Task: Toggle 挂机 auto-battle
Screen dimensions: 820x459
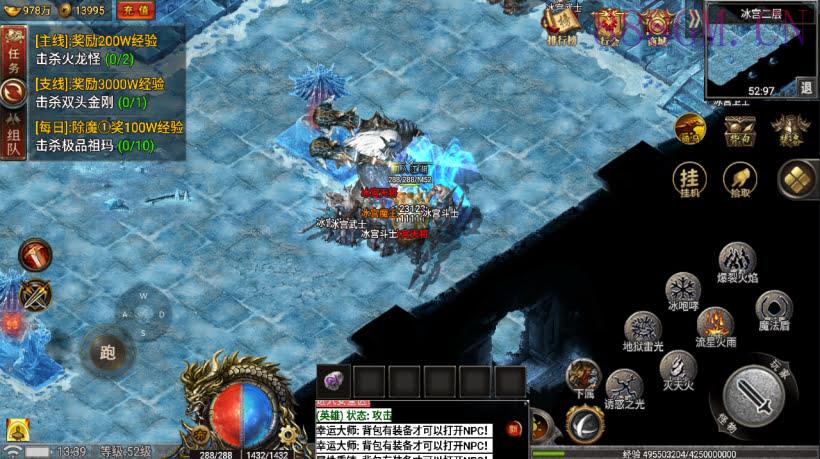Action: coord(690,180)
